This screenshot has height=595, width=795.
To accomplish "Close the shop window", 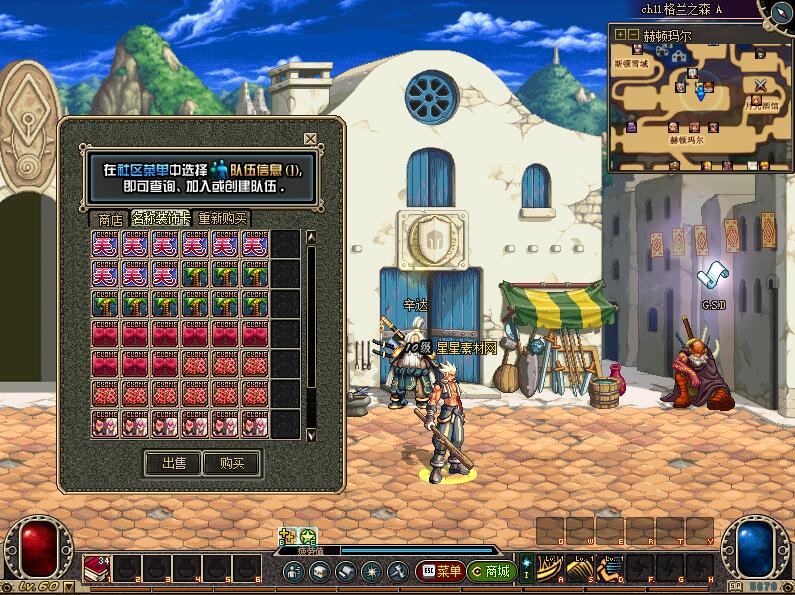I will point(310,139).
